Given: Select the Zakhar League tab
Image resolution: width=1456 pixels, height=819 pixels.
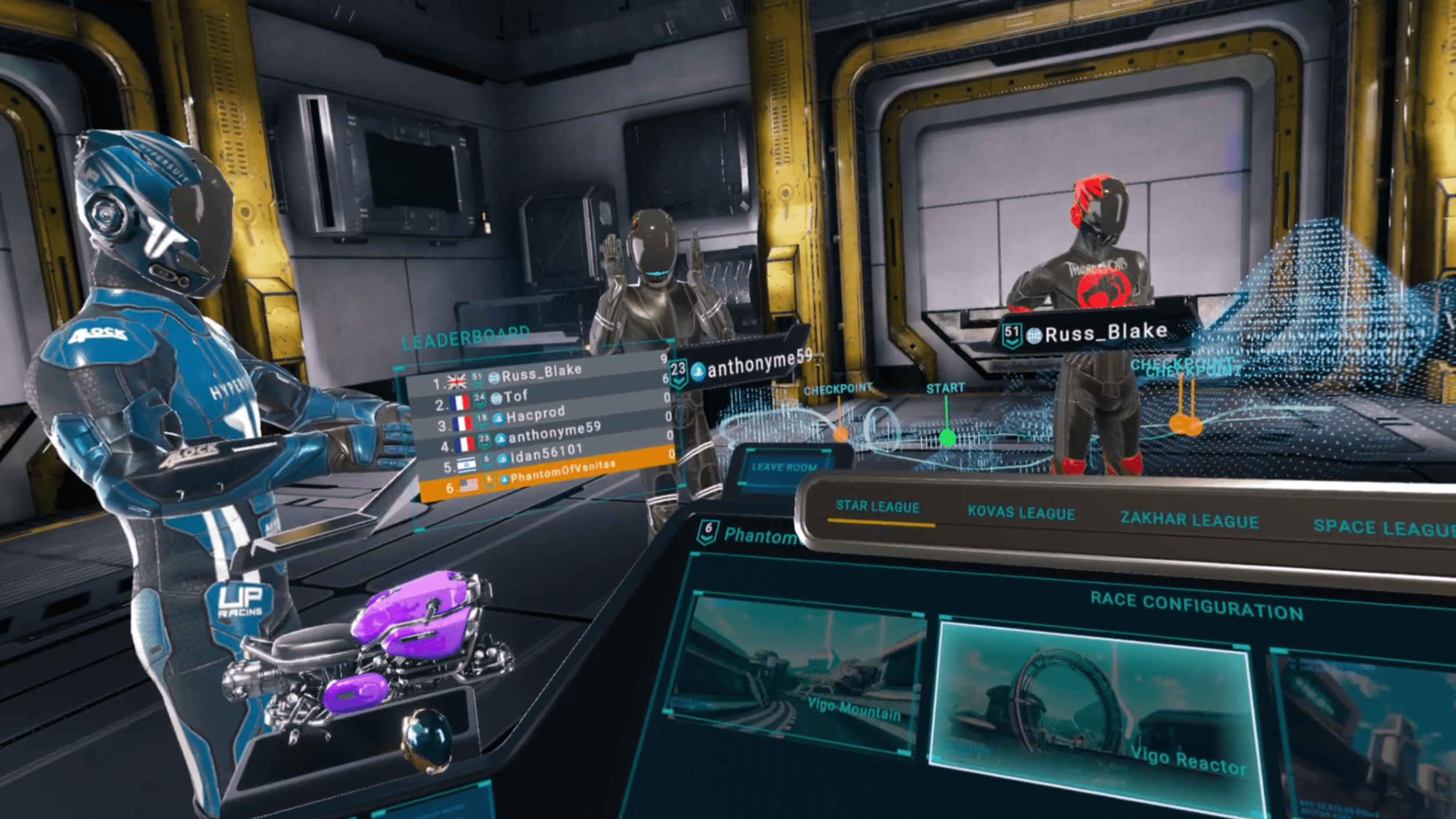Looking at the screenshot, I should 1189,519.
